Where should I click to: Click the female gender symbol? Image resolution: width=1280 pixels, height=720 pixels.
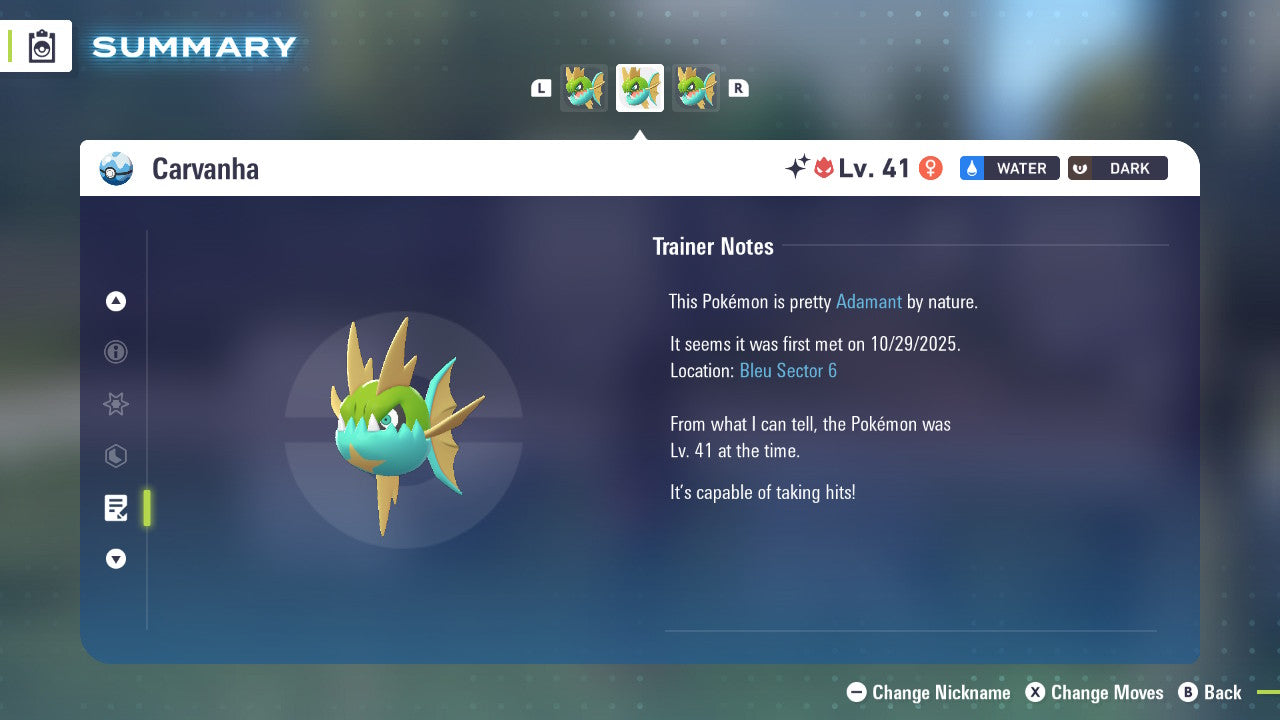pos(930,168)
